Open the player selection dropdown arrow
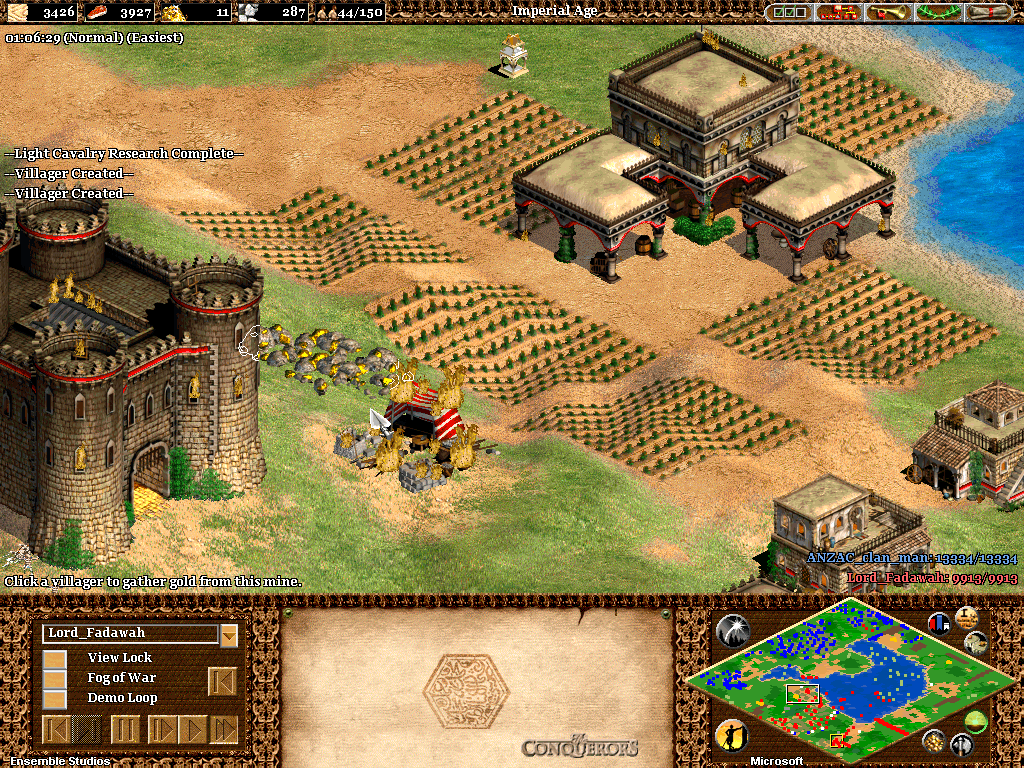The height and width of the screenshot is (768, 1024). click(x=229, y=634)
